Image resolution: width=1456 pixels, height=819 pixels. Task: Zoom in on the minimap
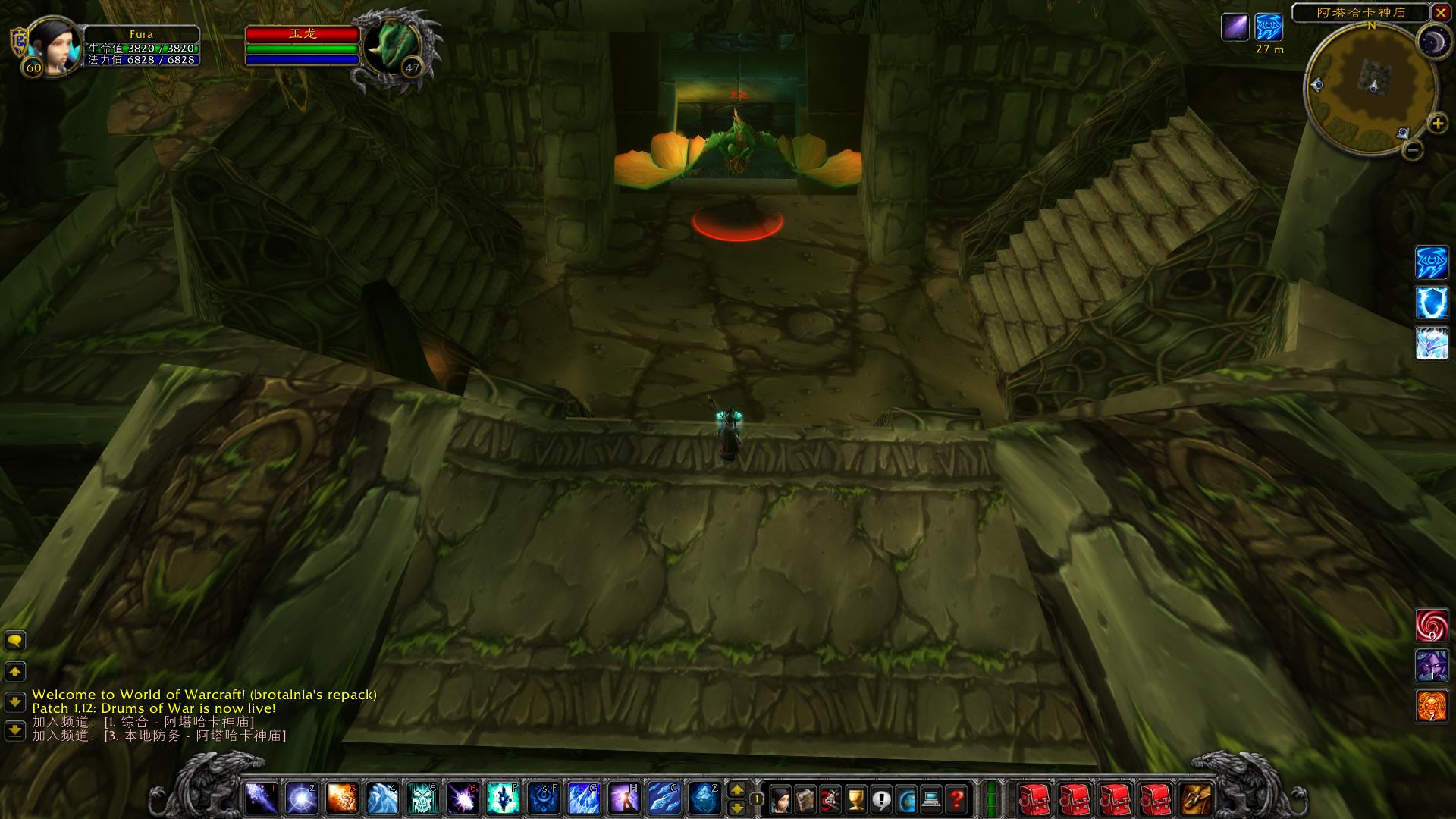(x=1436, y=123)
